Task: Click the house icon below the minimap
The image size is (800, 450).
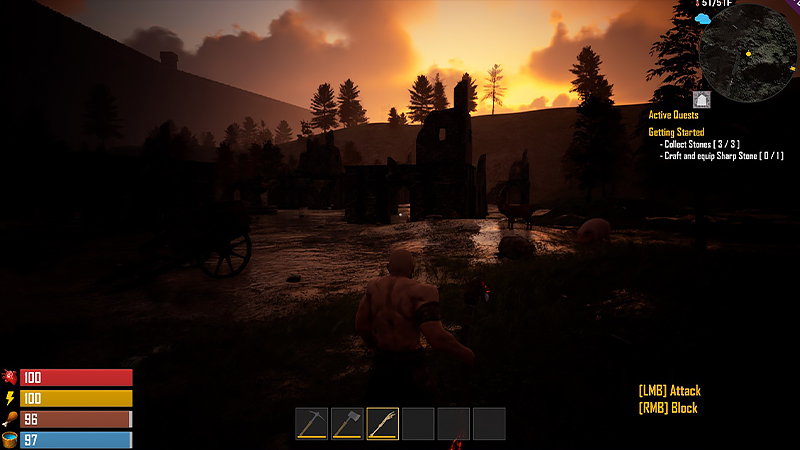Action: 702,100
